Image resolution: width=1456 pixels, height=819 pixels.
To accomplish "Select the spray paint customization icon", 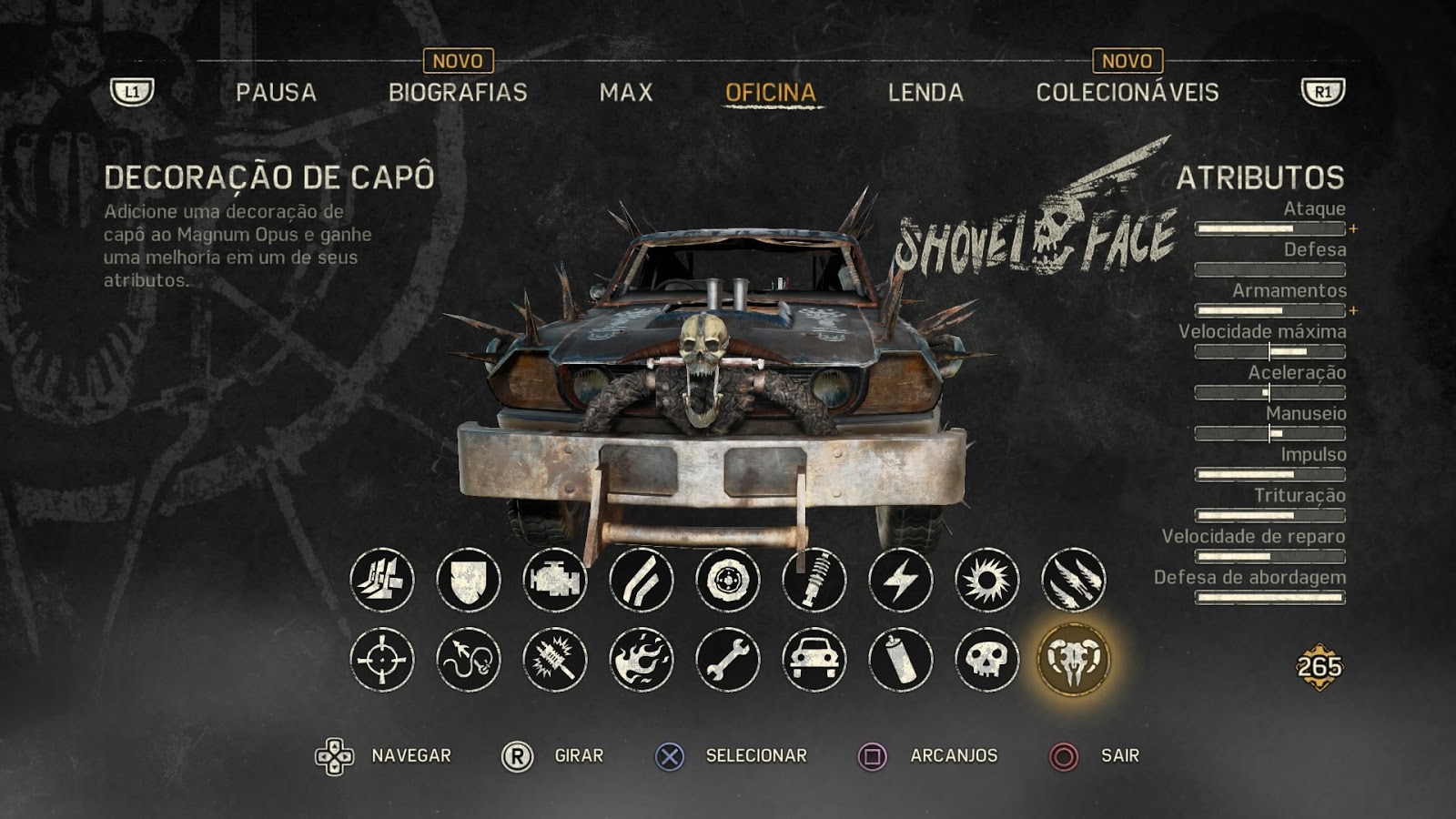I will pos(899,662).
